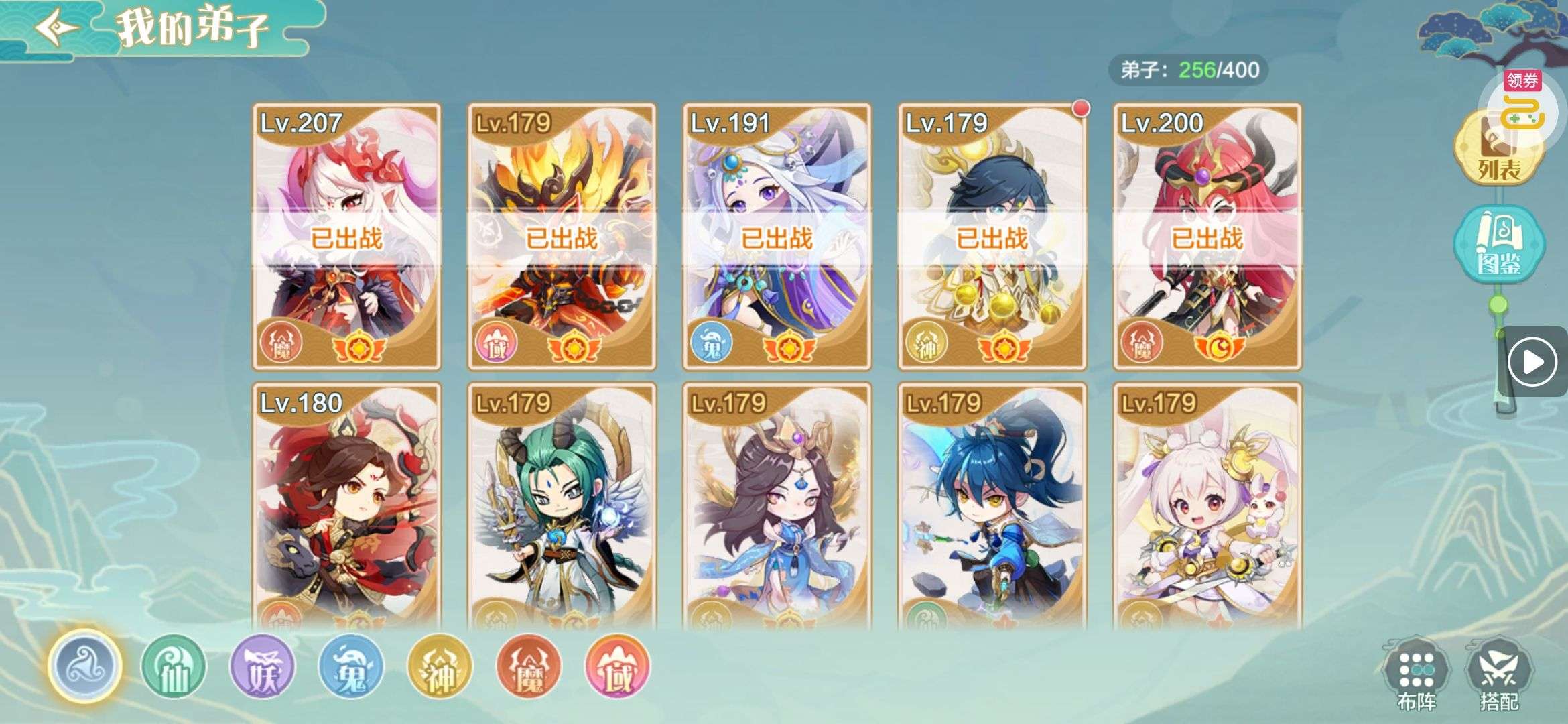
Task: Filter disciples by 鬼 faction
Action: pyautogui.click(x=351, y=666)
